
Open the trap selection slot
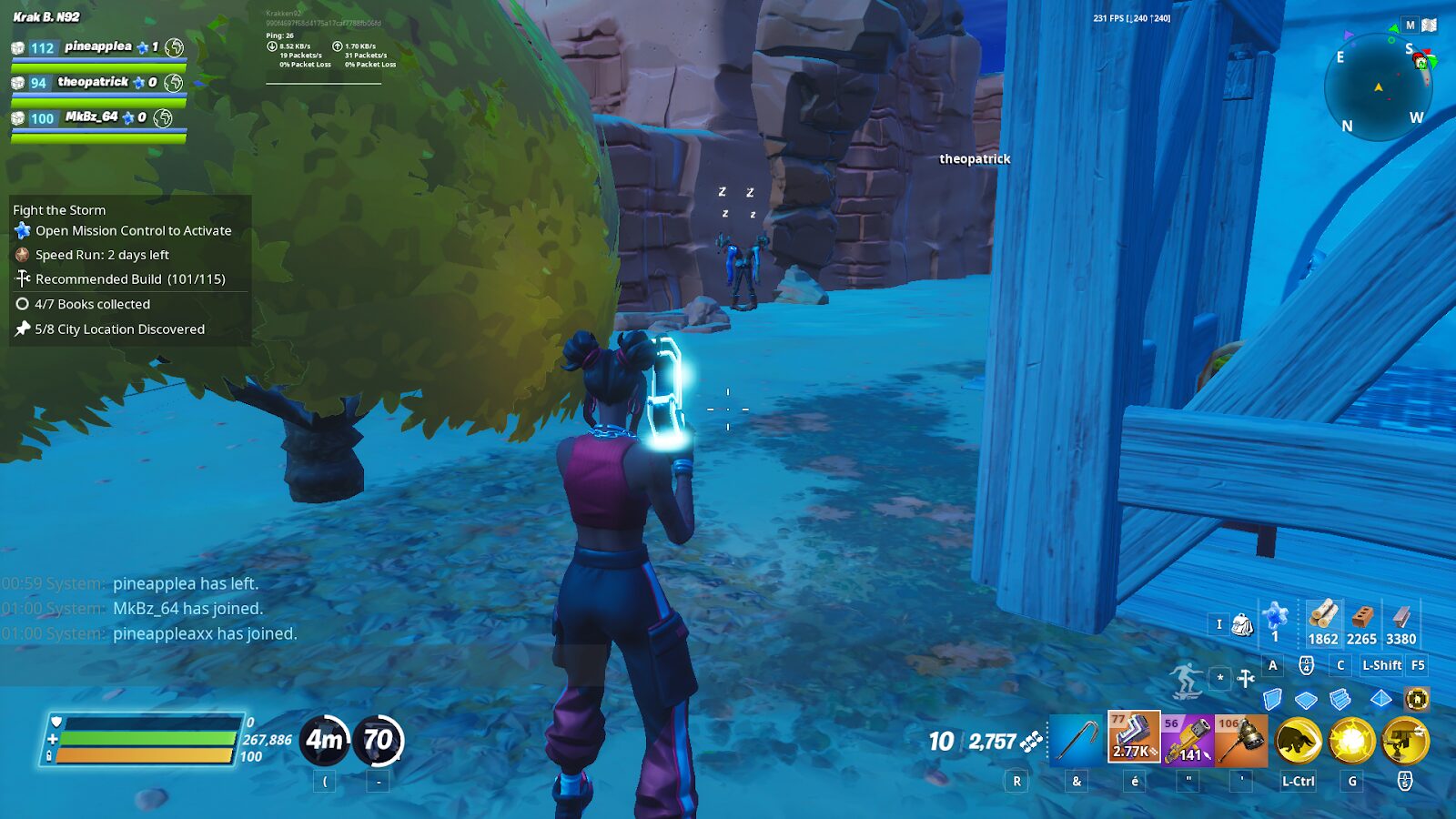pos(1417,699)
